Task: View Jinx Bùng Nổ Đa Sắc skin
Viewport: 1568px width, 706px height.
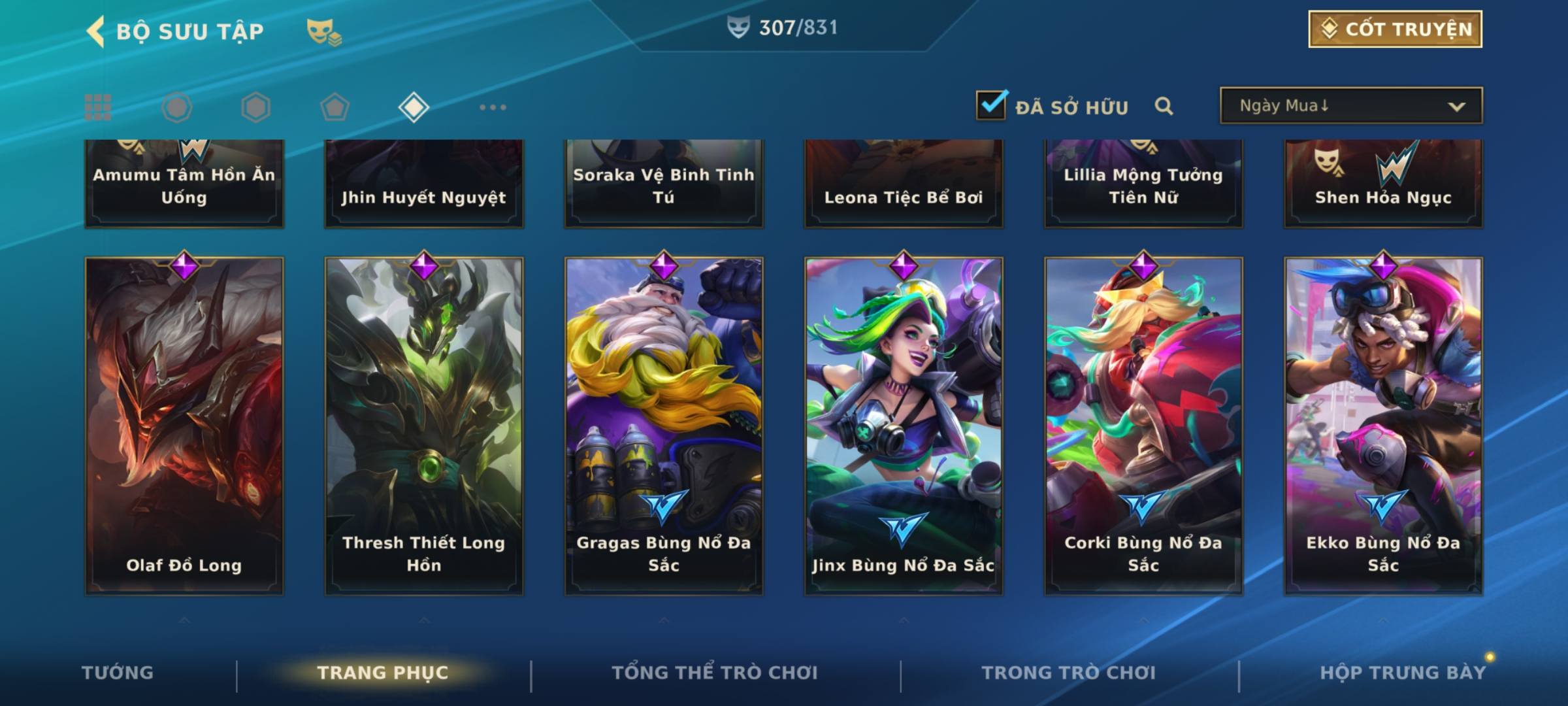Action: (x=904, y=425)
